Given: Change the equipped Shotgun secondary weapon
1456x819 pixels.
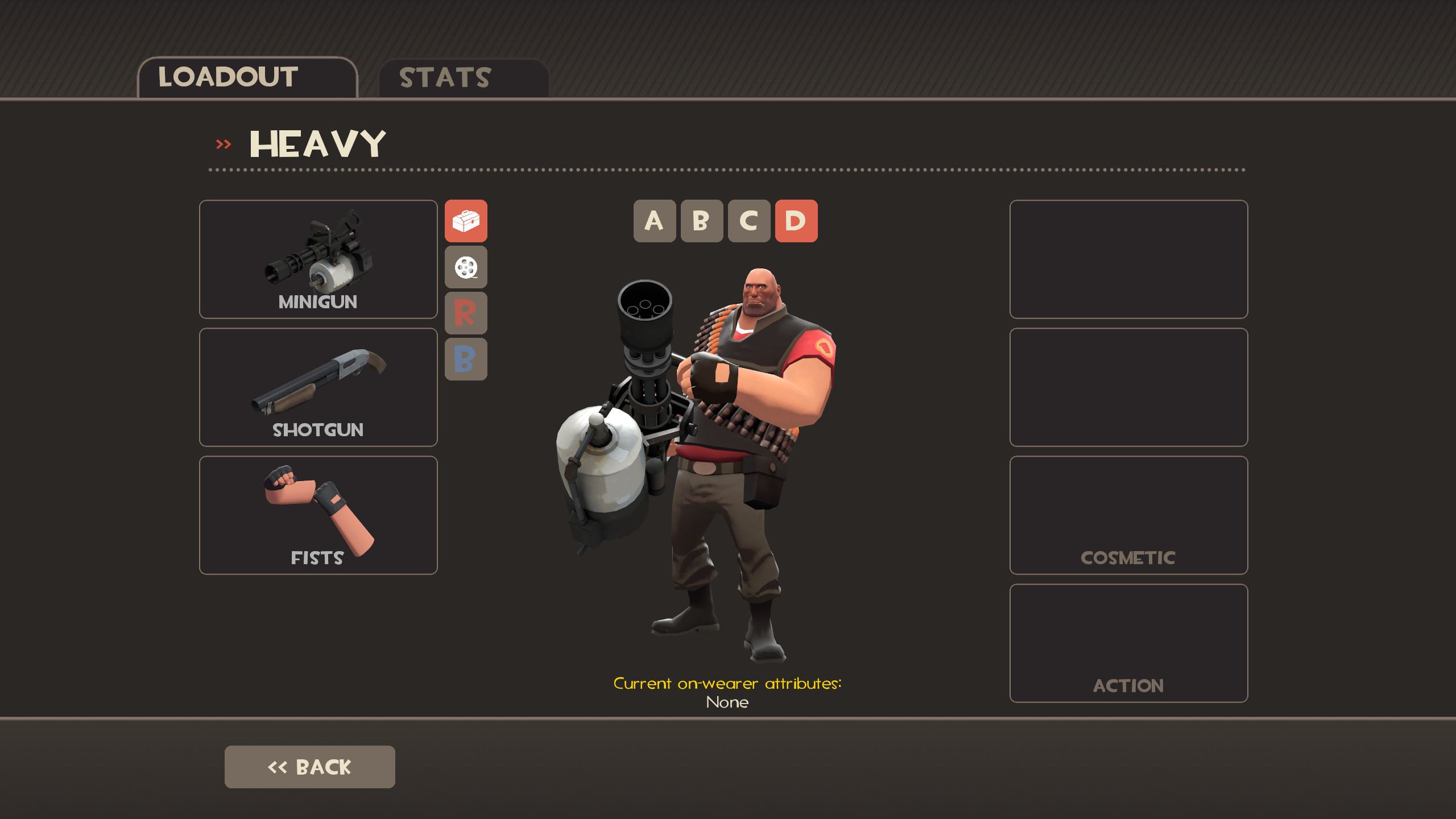Looking at the screenshot, I should point(317,387).
